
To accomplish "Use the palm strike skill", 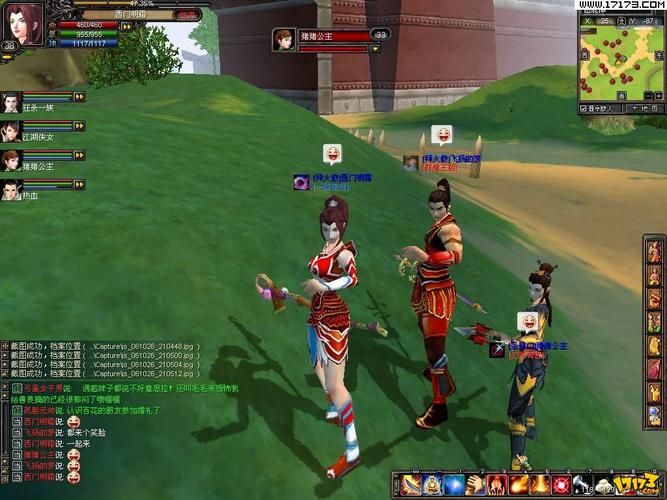I will 476,486.
